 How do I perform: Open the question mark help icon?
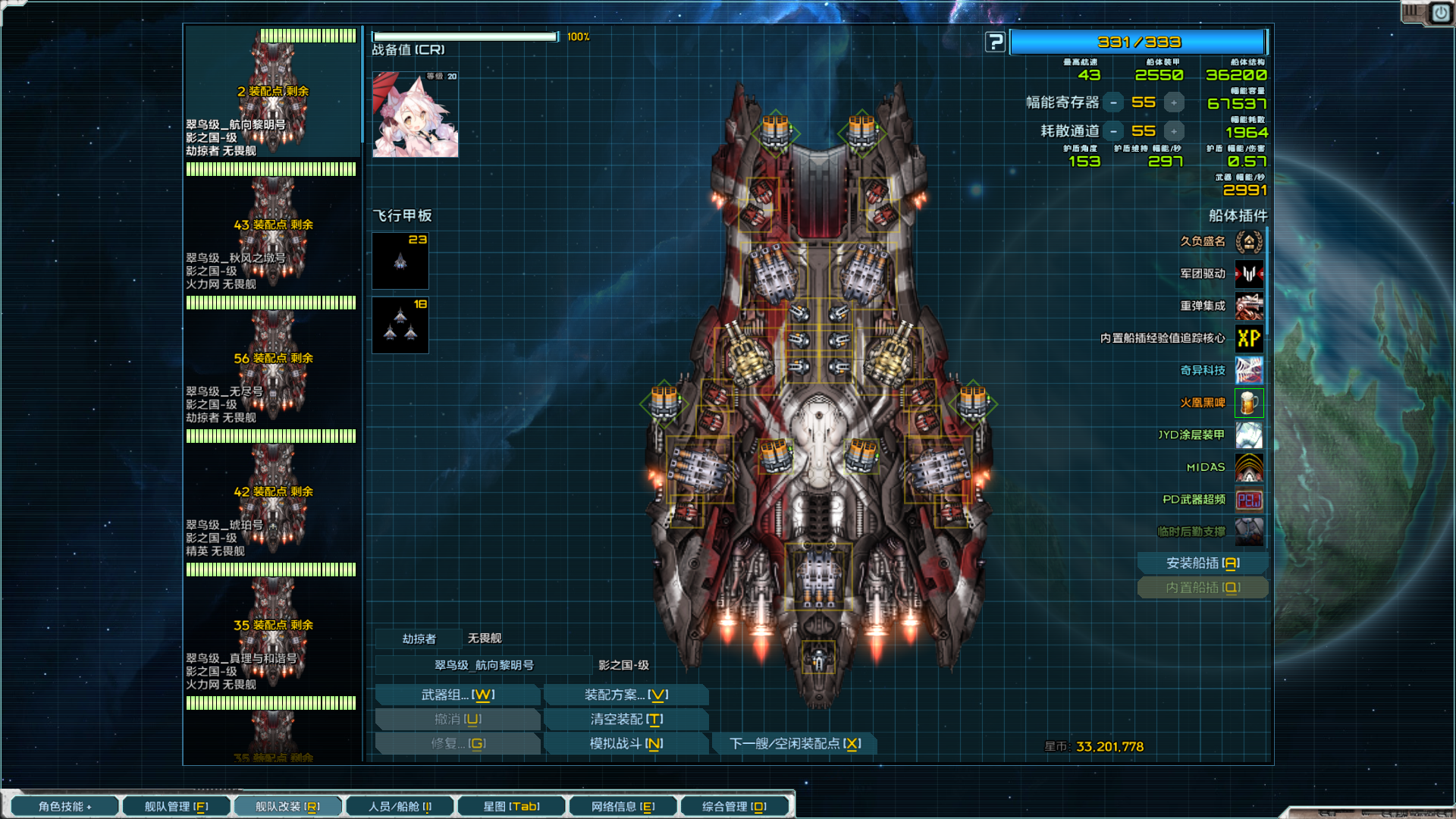994,42
